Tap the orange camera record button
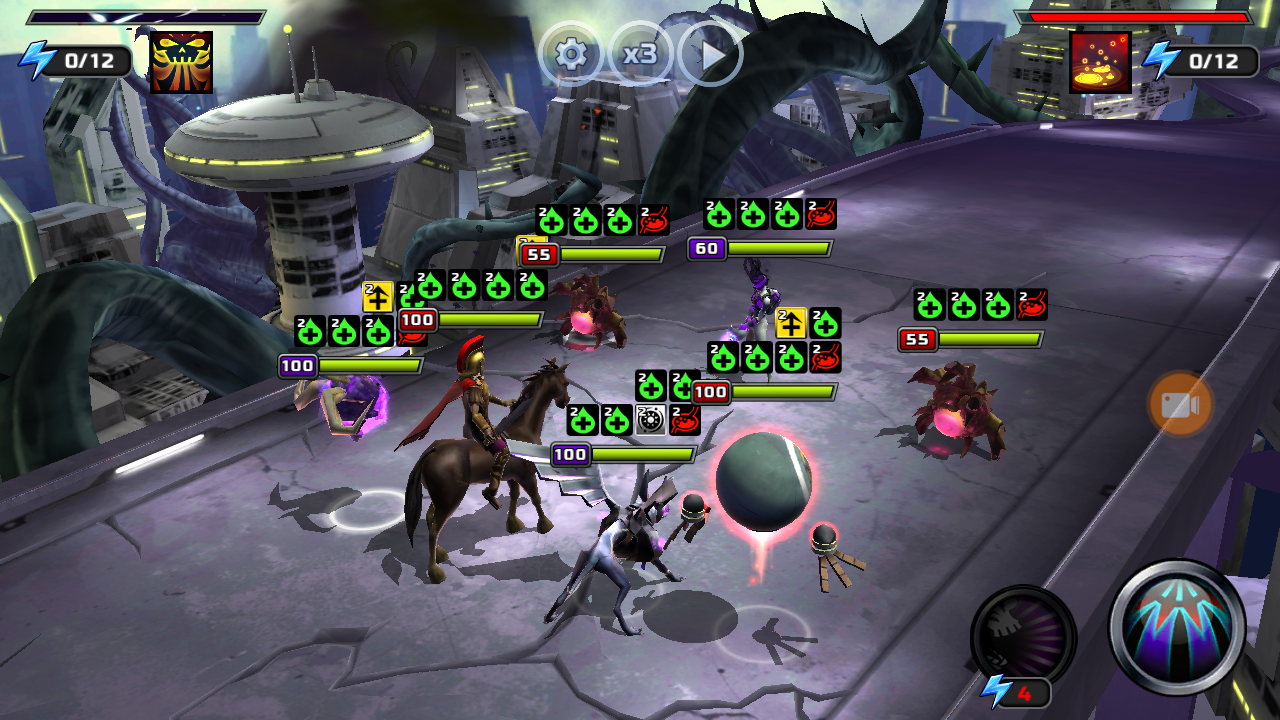The image size is (1280, 720). [1180, 405]
